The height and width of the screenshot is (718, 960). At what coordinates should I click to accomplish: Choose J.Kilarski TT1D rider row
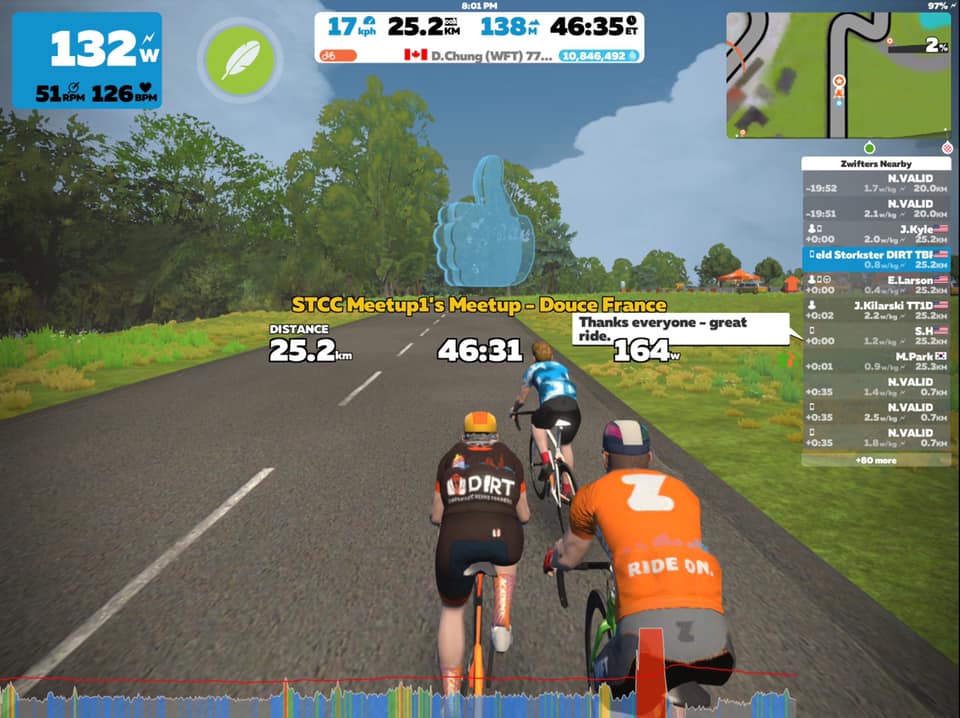[x=876, y=310]
